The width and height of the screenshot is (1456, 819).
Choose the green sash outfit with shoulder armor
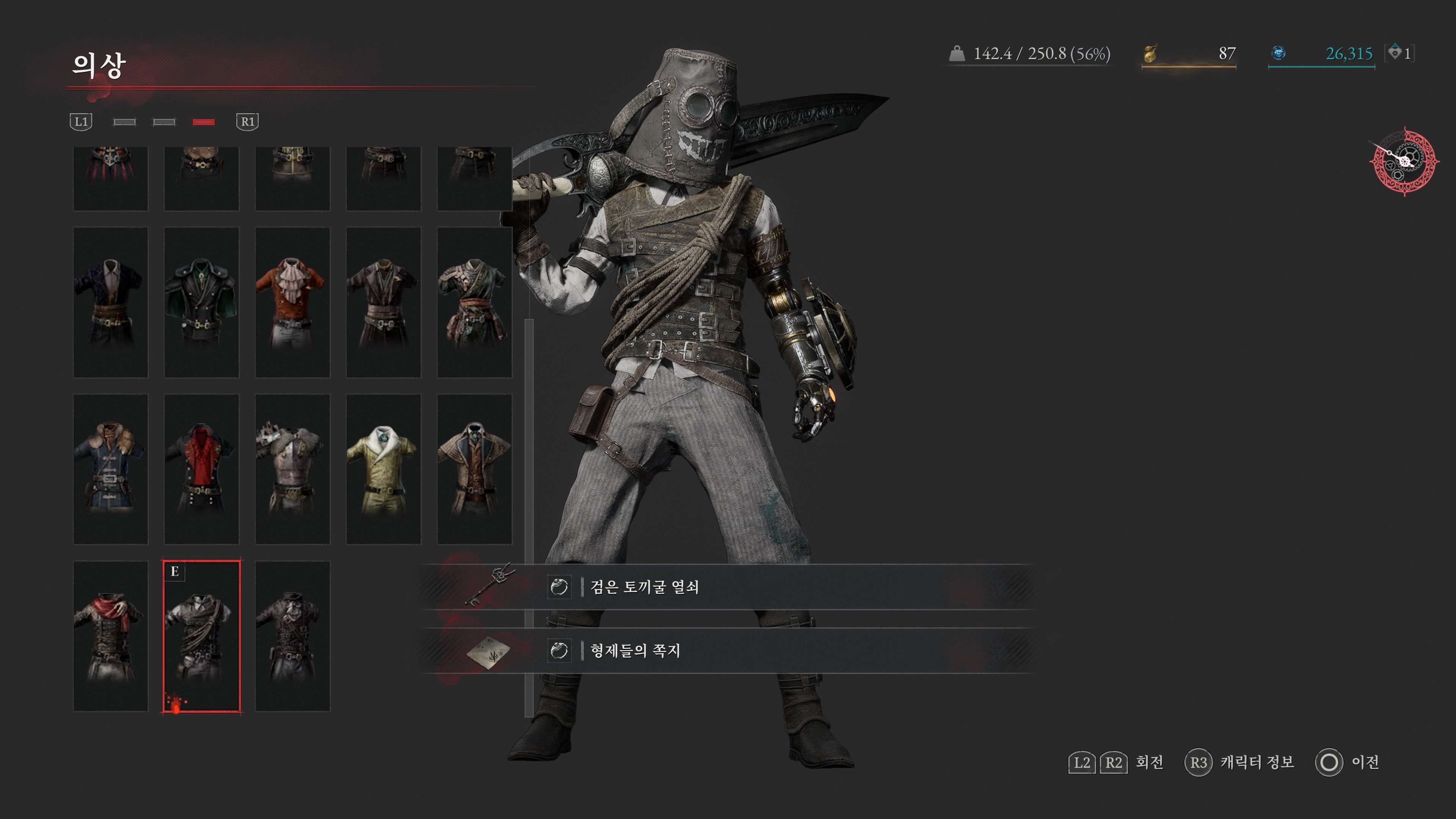click(x=474, y=302)
